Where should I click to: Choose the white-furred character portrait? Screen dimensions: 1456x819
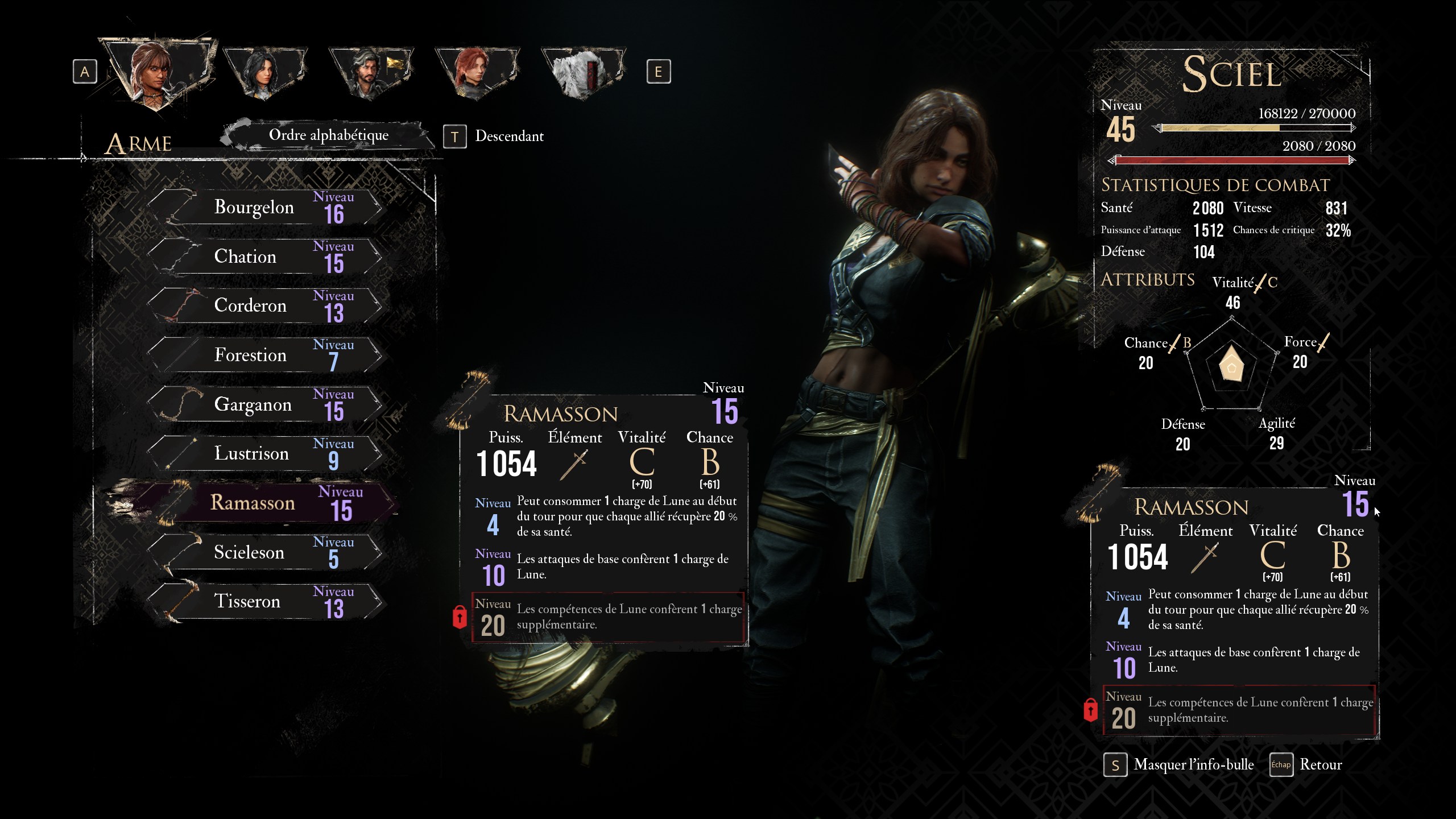point(582,72)
